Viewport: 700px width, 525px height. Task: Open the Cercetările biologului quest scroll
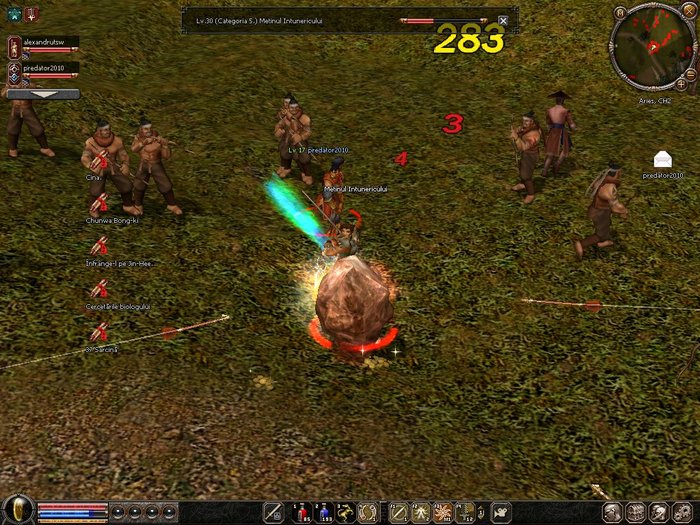click(99, 290)
